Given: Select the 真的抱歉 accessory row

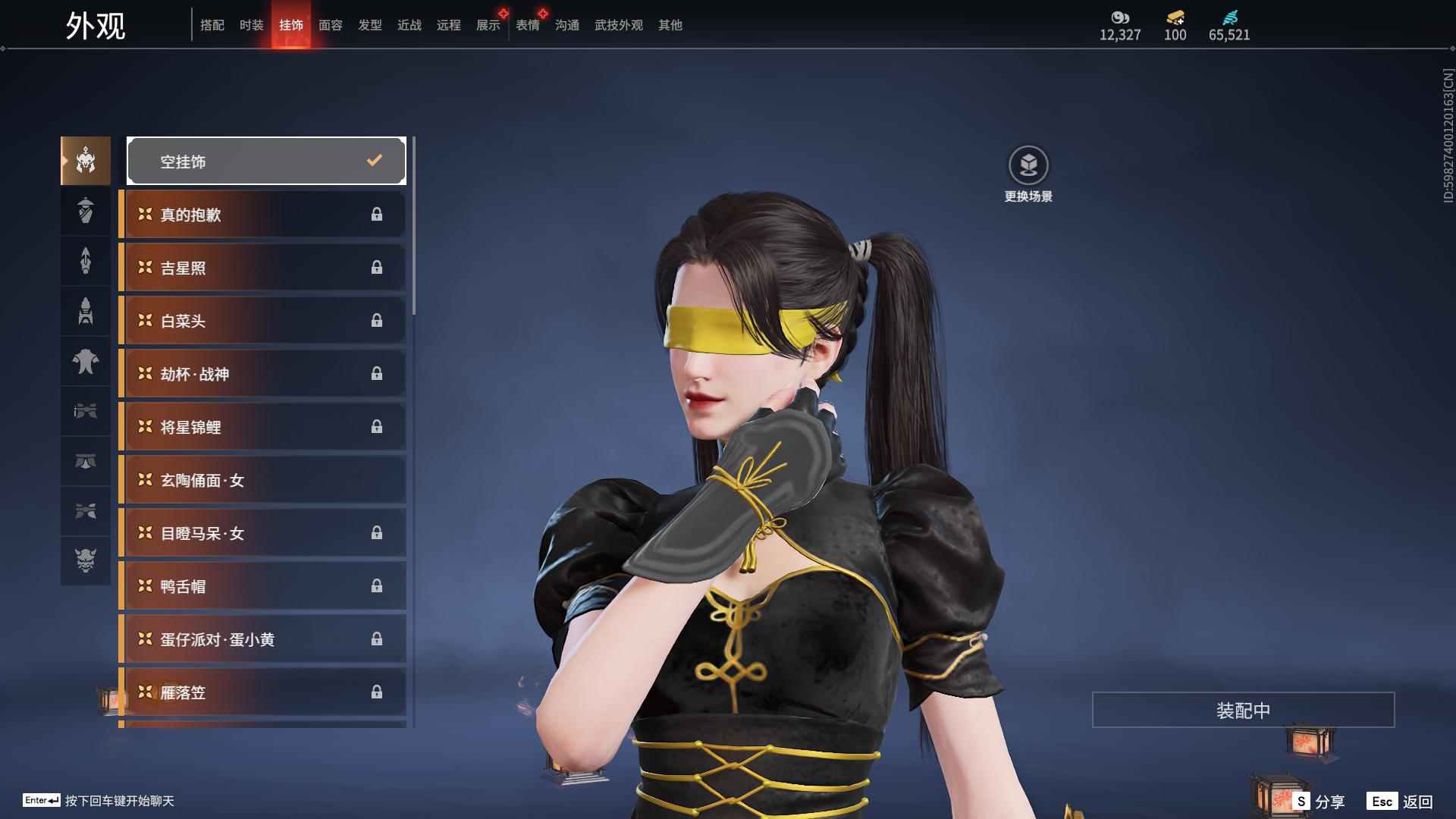Looking at the screenshot, I should pyautogui.click(x=263, y=215).
